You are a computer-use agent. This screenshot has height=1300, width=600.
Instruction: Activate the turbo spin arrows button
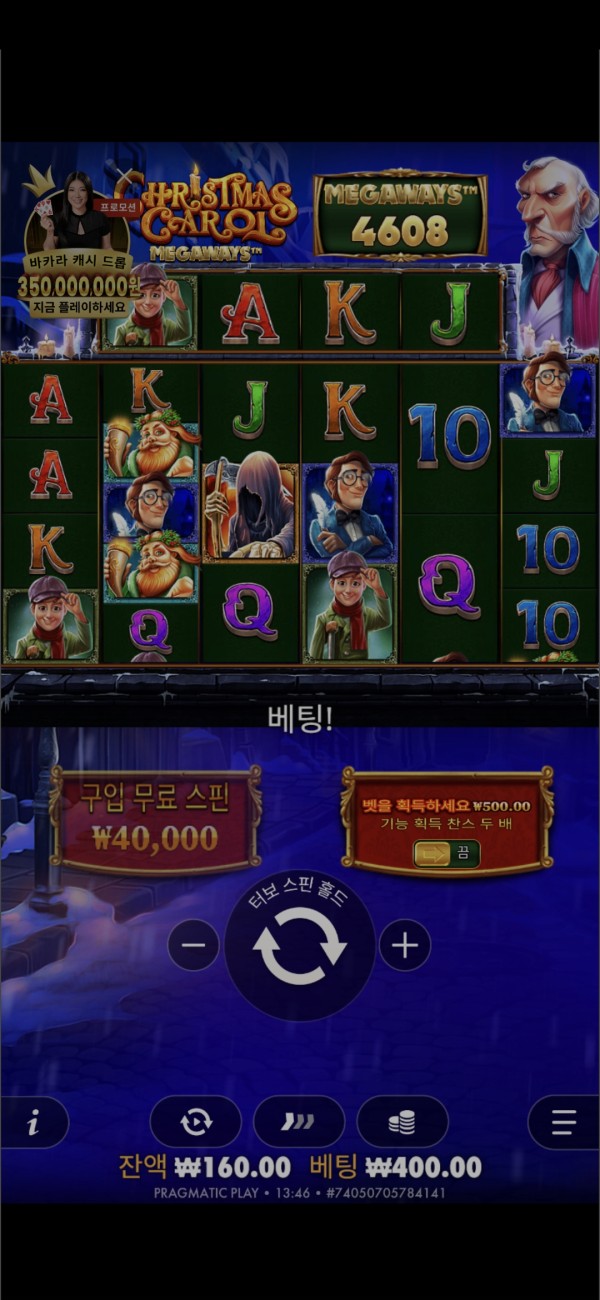[299, 1122]
